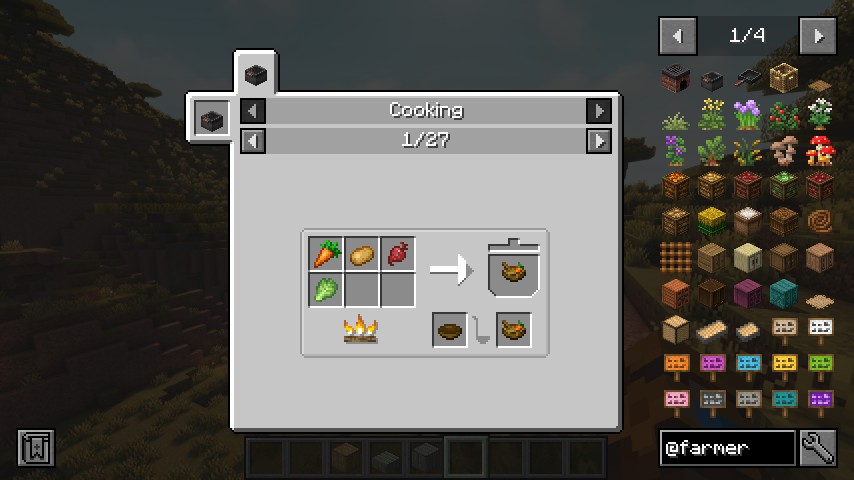The width and height of the screenshot is (854, 480).
Task: Open the wrench configuration button
Action: 818,448
